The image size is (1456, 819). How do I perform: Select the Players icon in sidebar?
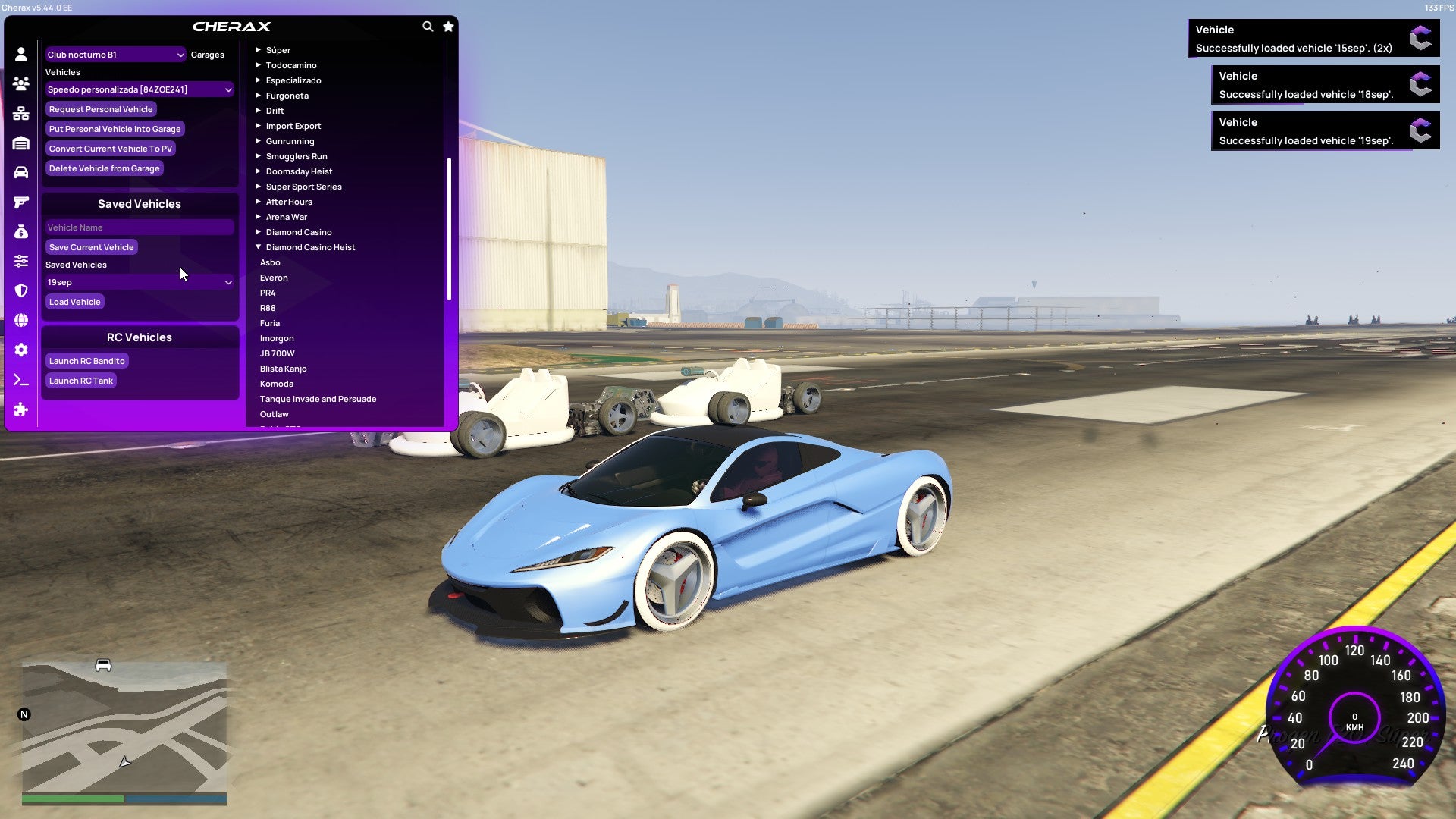20,83
